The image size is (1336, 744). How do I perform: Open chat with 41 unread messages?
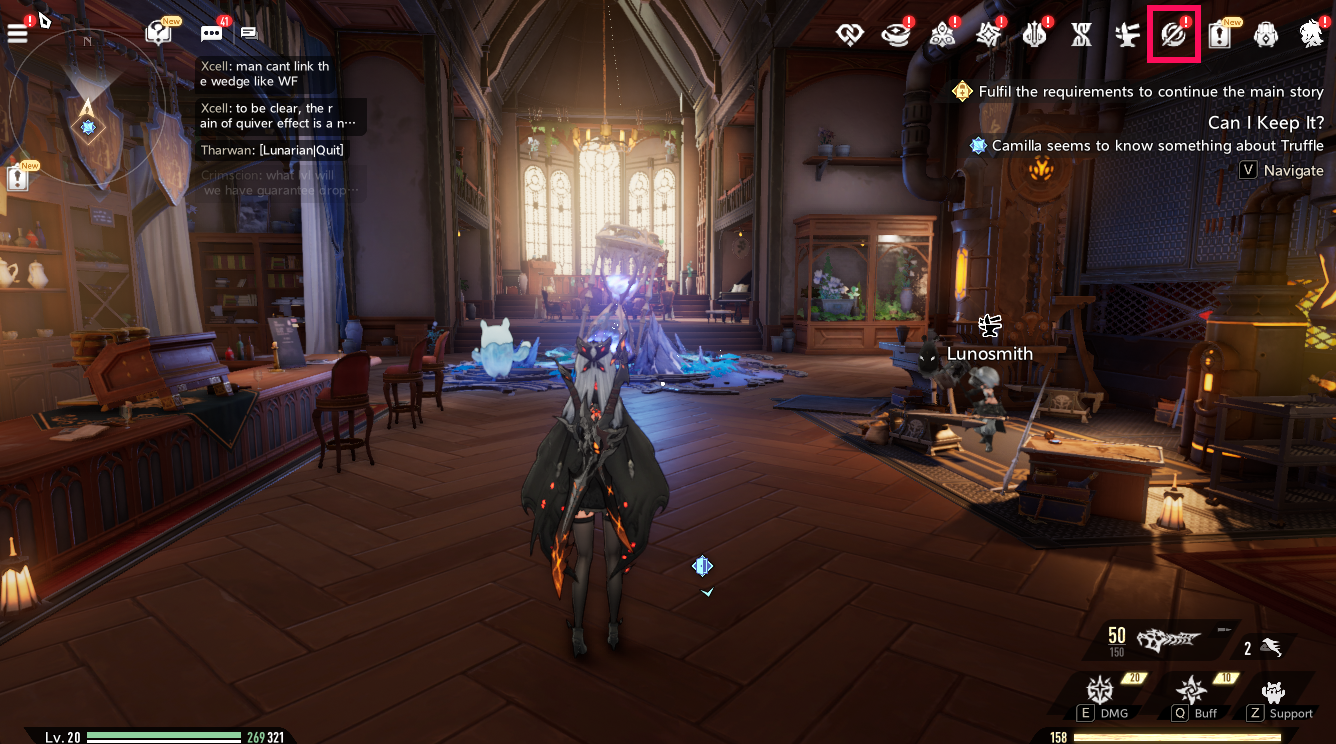(211, 33)
